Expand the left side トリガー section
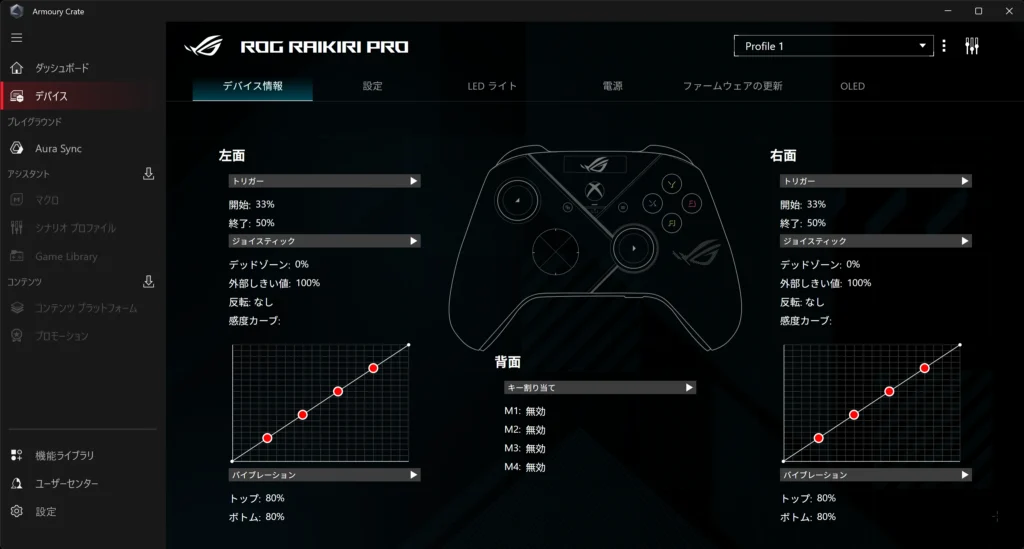Viewport: 1024px width, 549px height. pyautogui.click(x=324, y=181)
